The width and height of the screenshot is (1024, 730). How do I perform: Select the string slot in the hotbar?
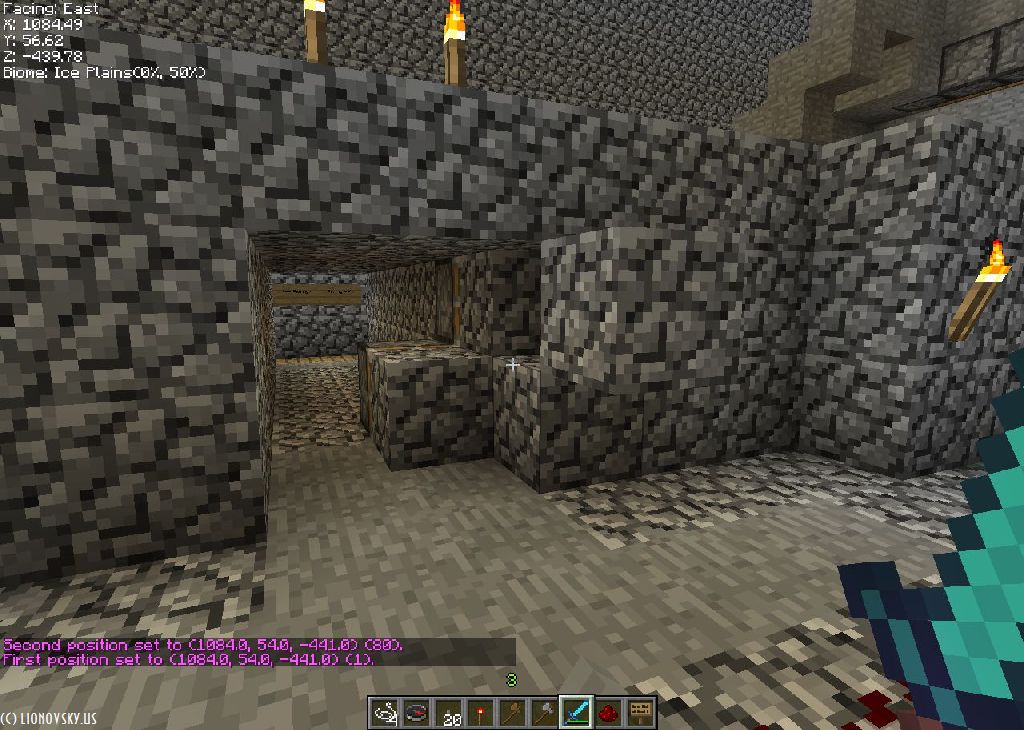[384, 713]
